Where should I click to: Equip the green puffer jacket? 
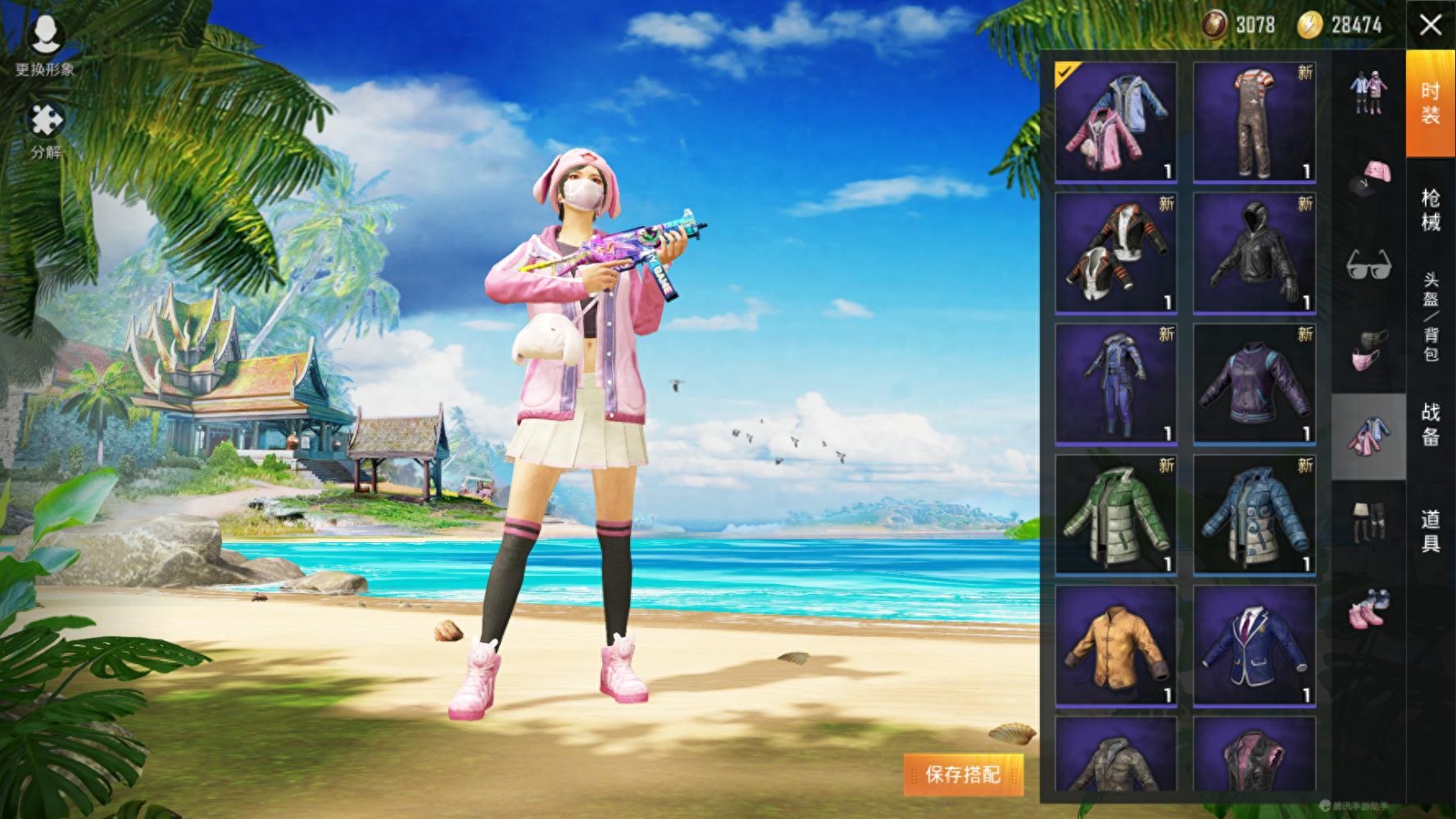click(x=1115, y=515)
